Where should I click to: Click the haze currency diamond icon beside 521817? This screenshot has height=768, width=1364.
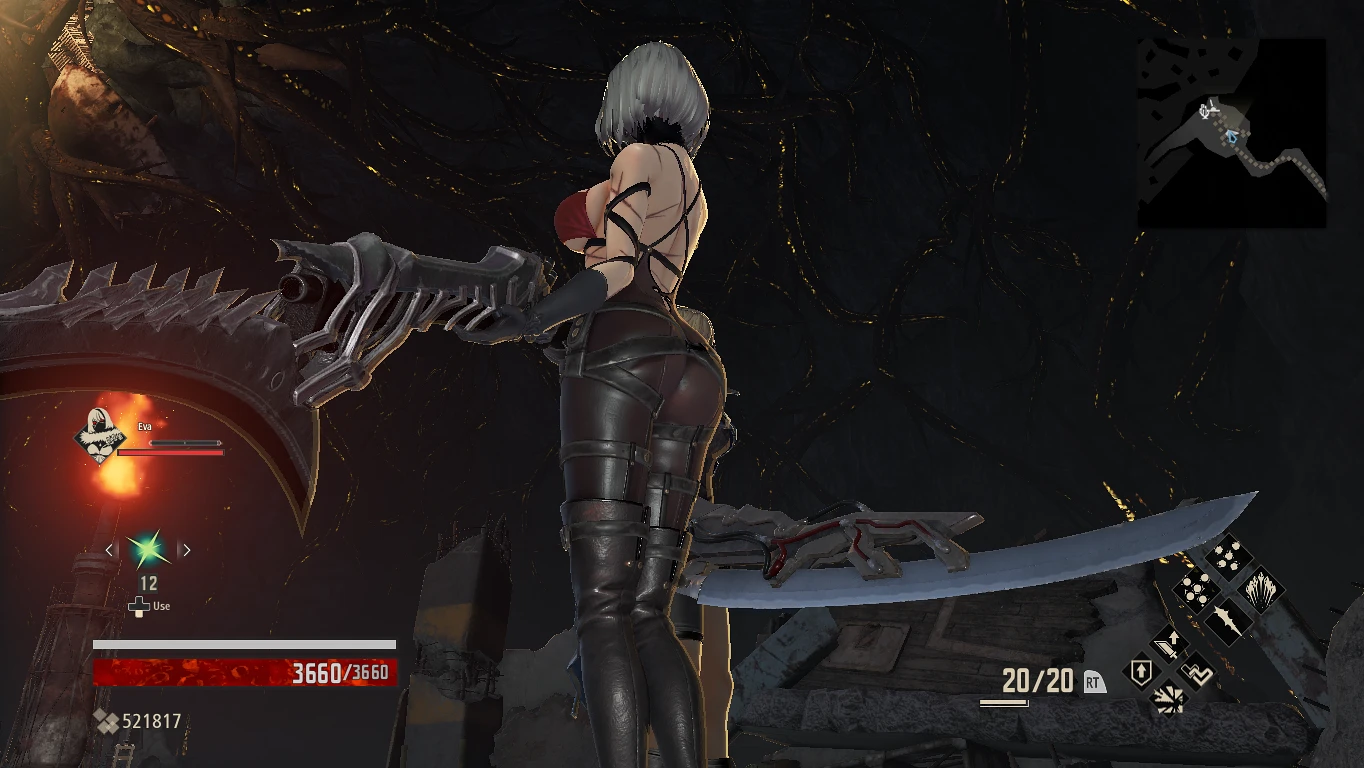point(104,720)
